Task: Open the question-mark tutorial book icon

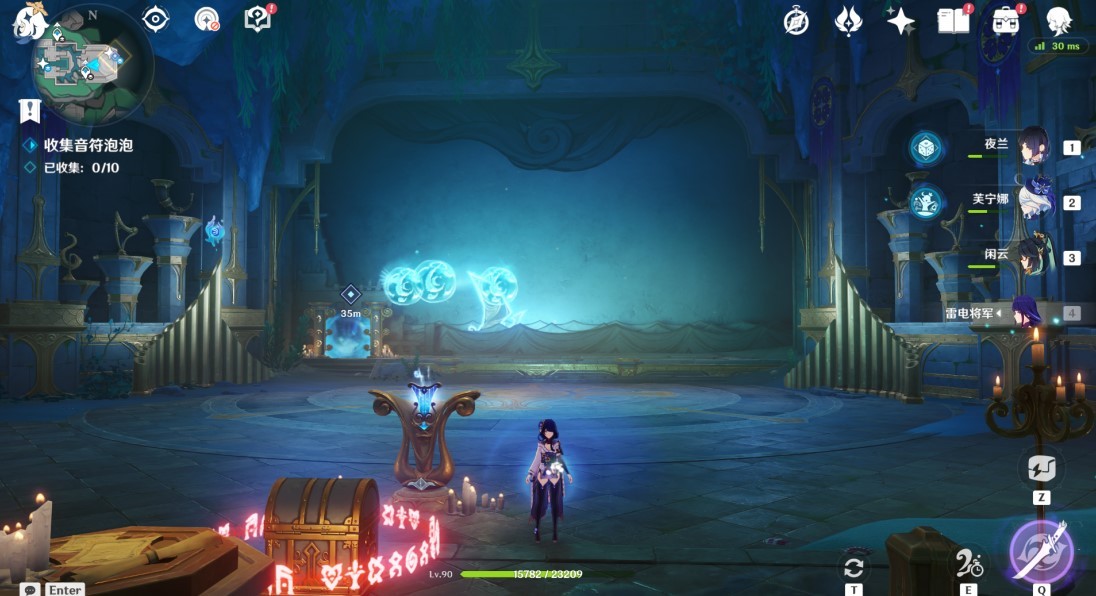Action: click(258, 19)
